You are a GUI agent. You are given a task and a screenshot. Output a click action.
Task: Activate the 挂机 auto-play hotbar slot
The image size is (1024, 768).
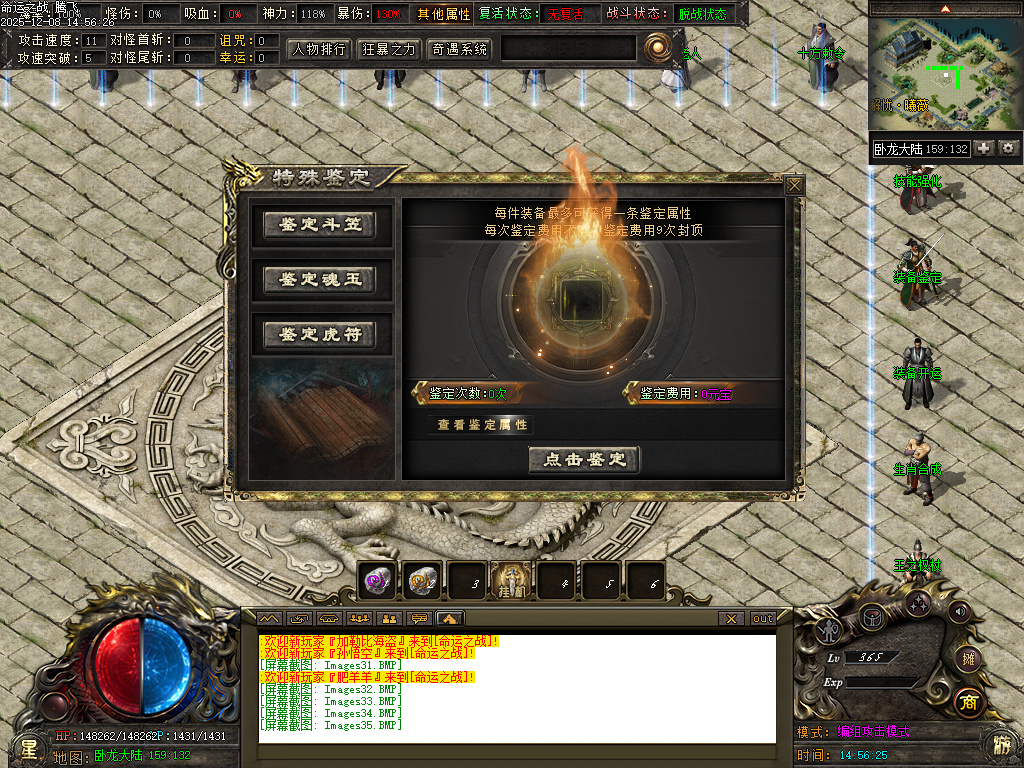tap(511, 580)
